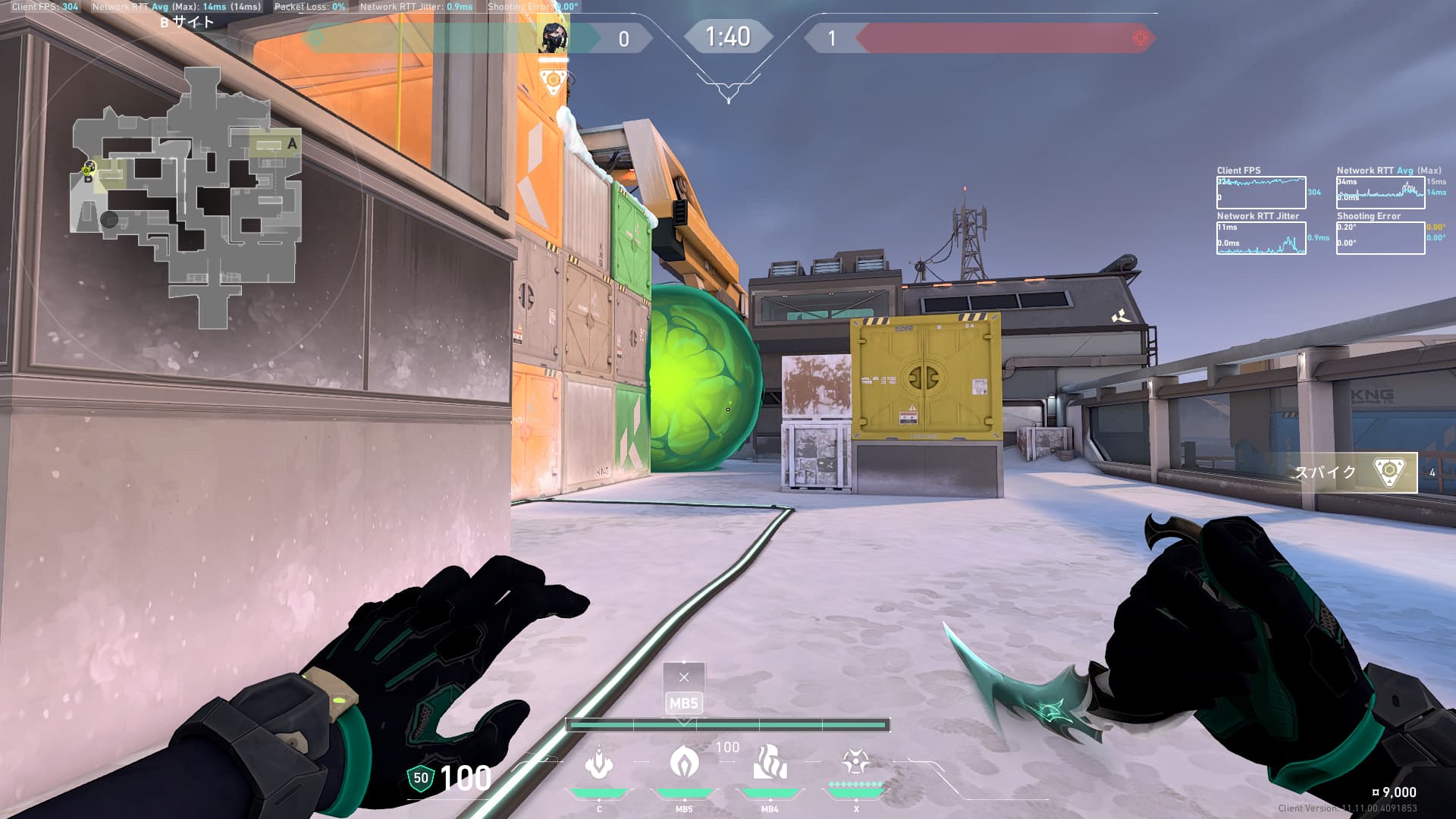
Task: Activate the Poison Cloud ability icon
Action: [x=684, y=761]
